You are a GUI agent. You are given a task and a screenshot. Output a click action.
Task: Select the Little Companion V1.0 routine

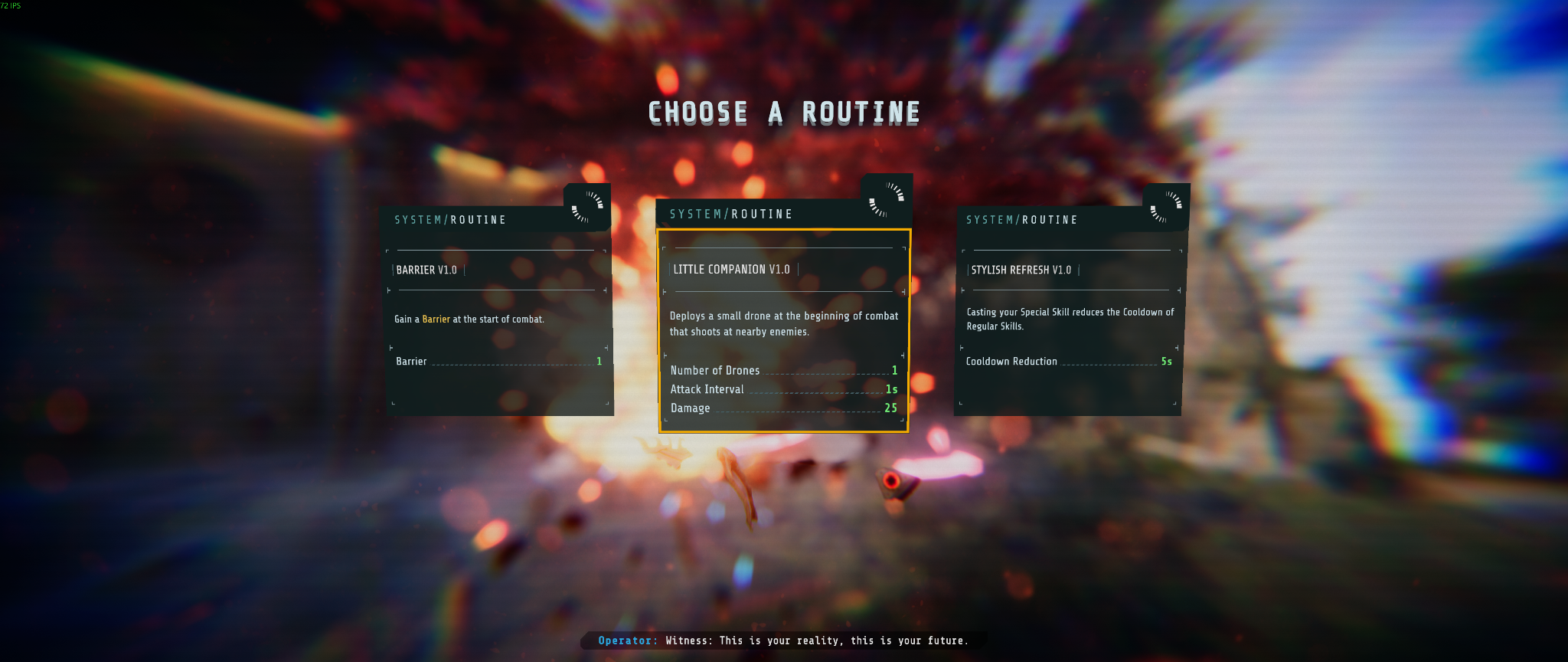click(783, 329)
